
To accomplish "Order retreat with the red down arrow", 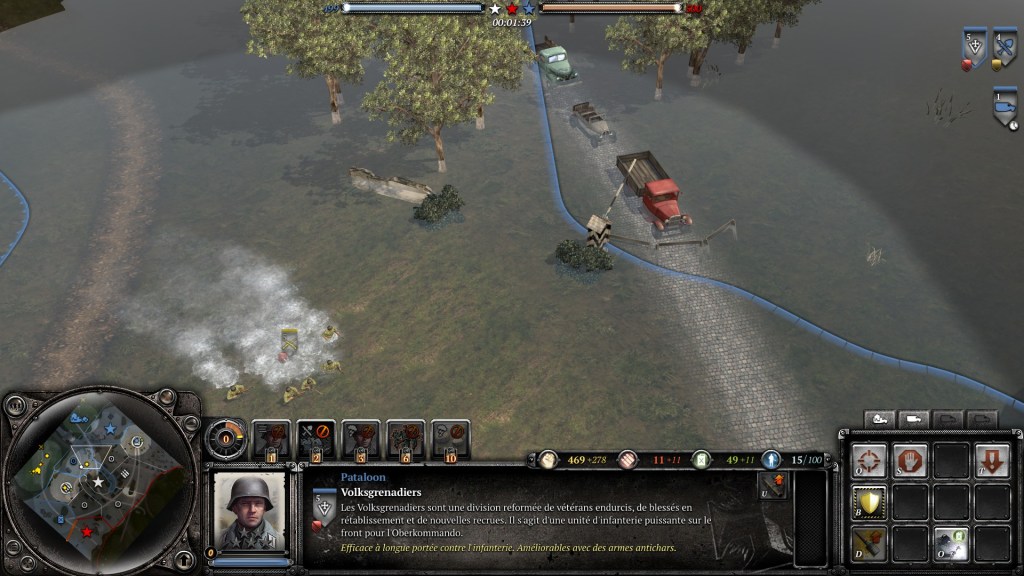I will point(992,461).
